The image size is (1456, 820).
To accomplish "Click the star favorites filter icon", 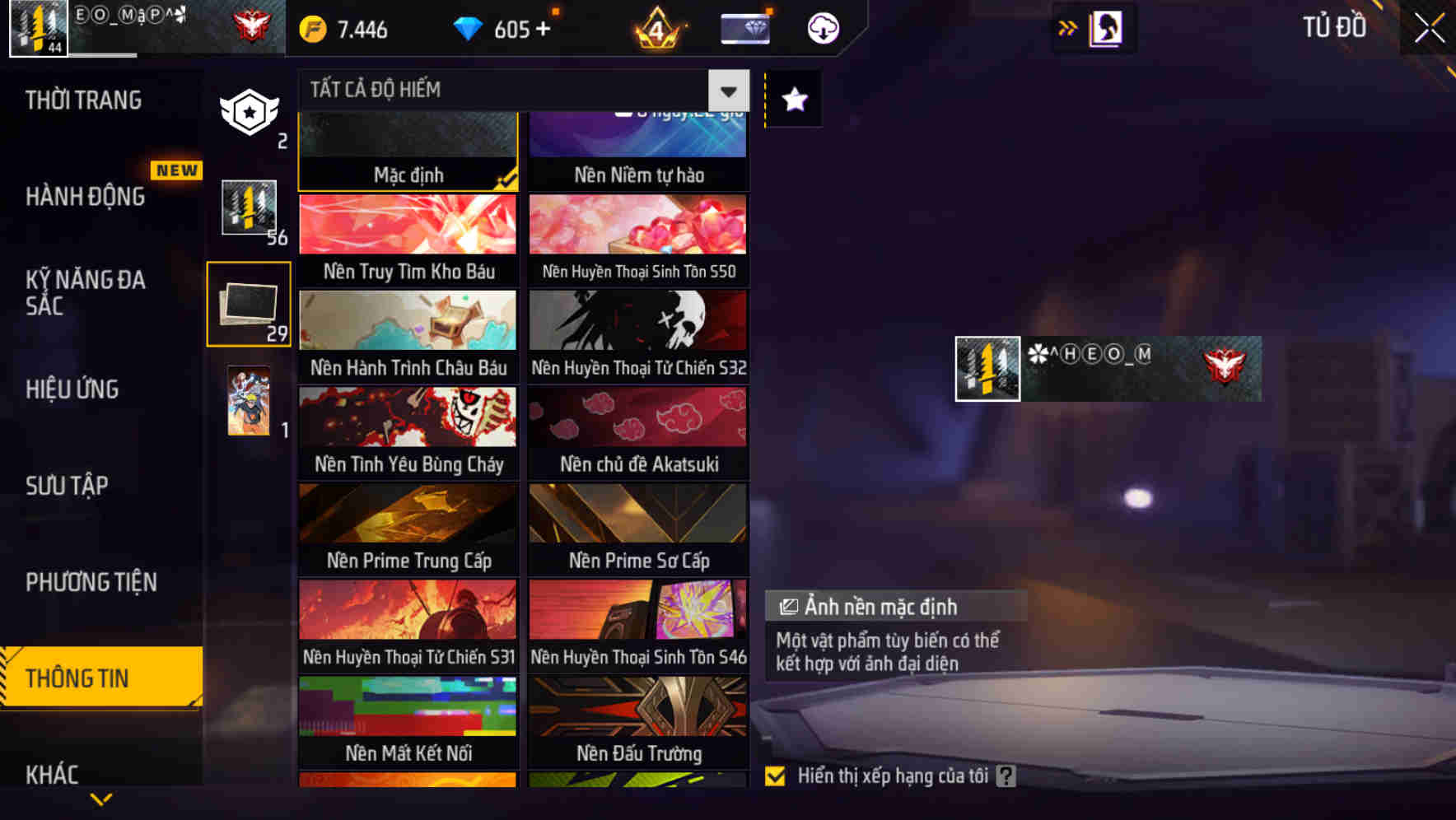I will (x=792, y=99).
